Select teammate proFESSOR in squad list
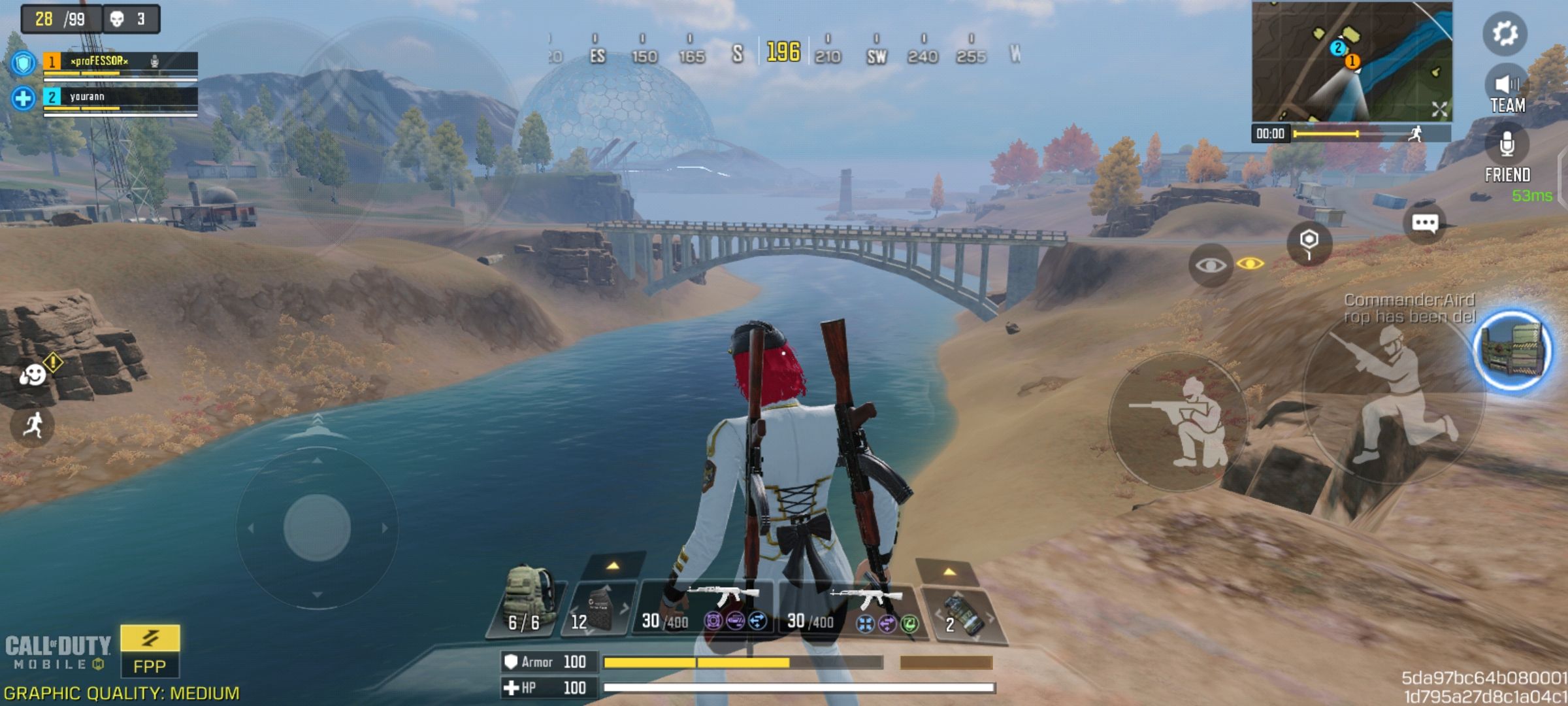 pyautogui.click(x=121, y=62)
